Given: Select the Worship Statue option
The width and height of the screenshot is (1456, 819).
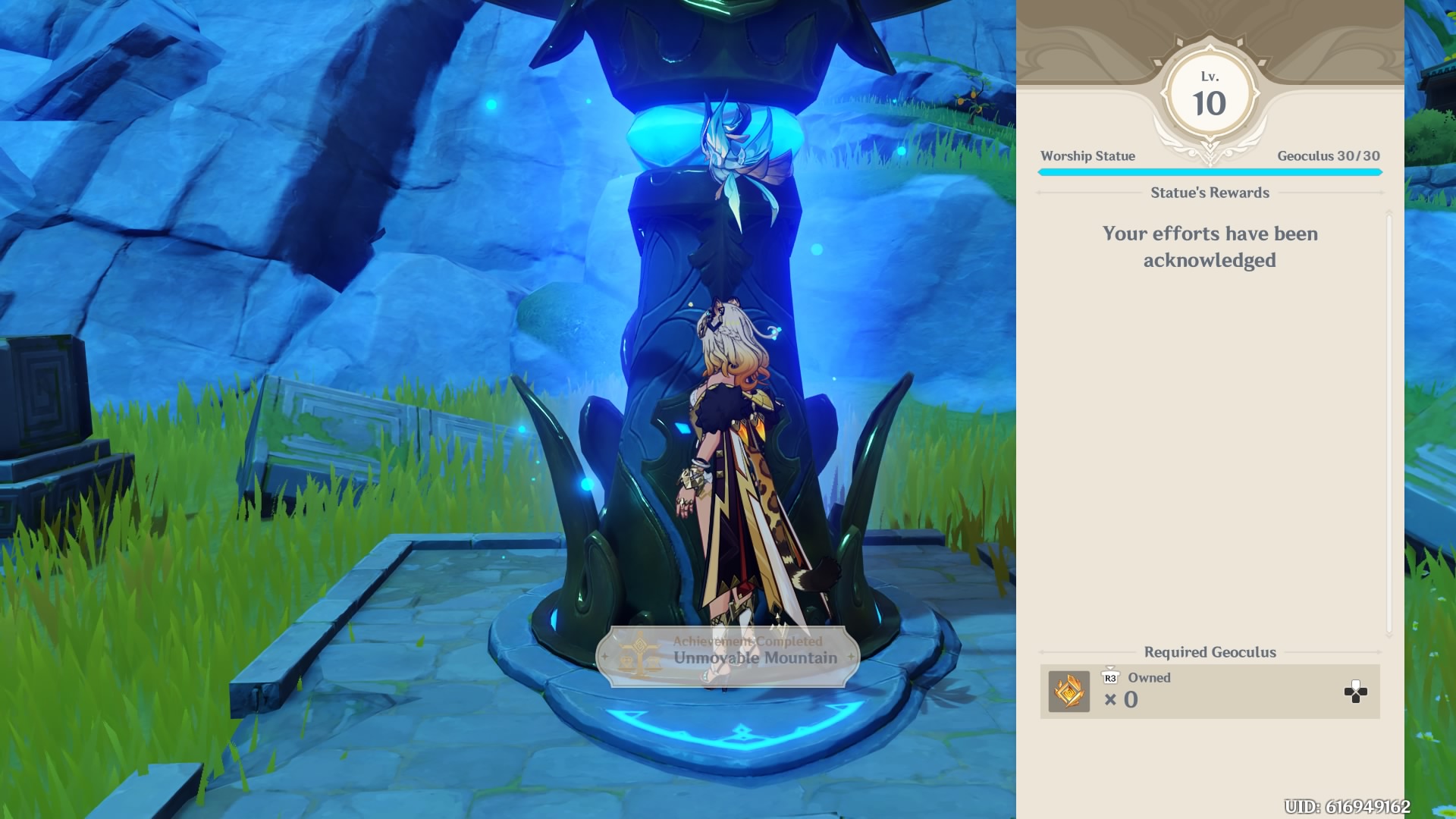Looking at the screenshot, I should 1087,156.
